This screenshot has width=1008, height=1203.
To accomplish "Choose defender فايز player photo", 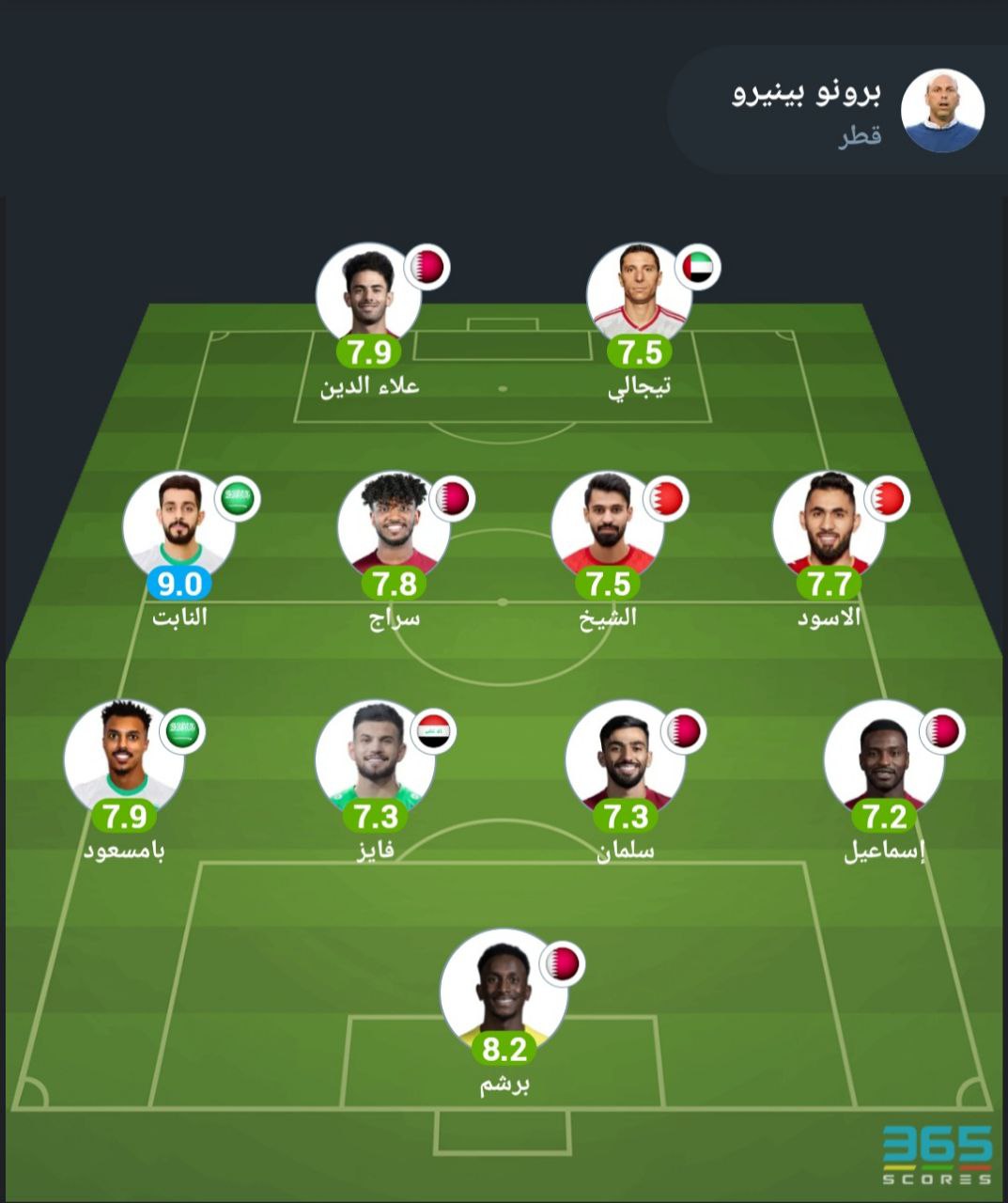I will [374, 754].
